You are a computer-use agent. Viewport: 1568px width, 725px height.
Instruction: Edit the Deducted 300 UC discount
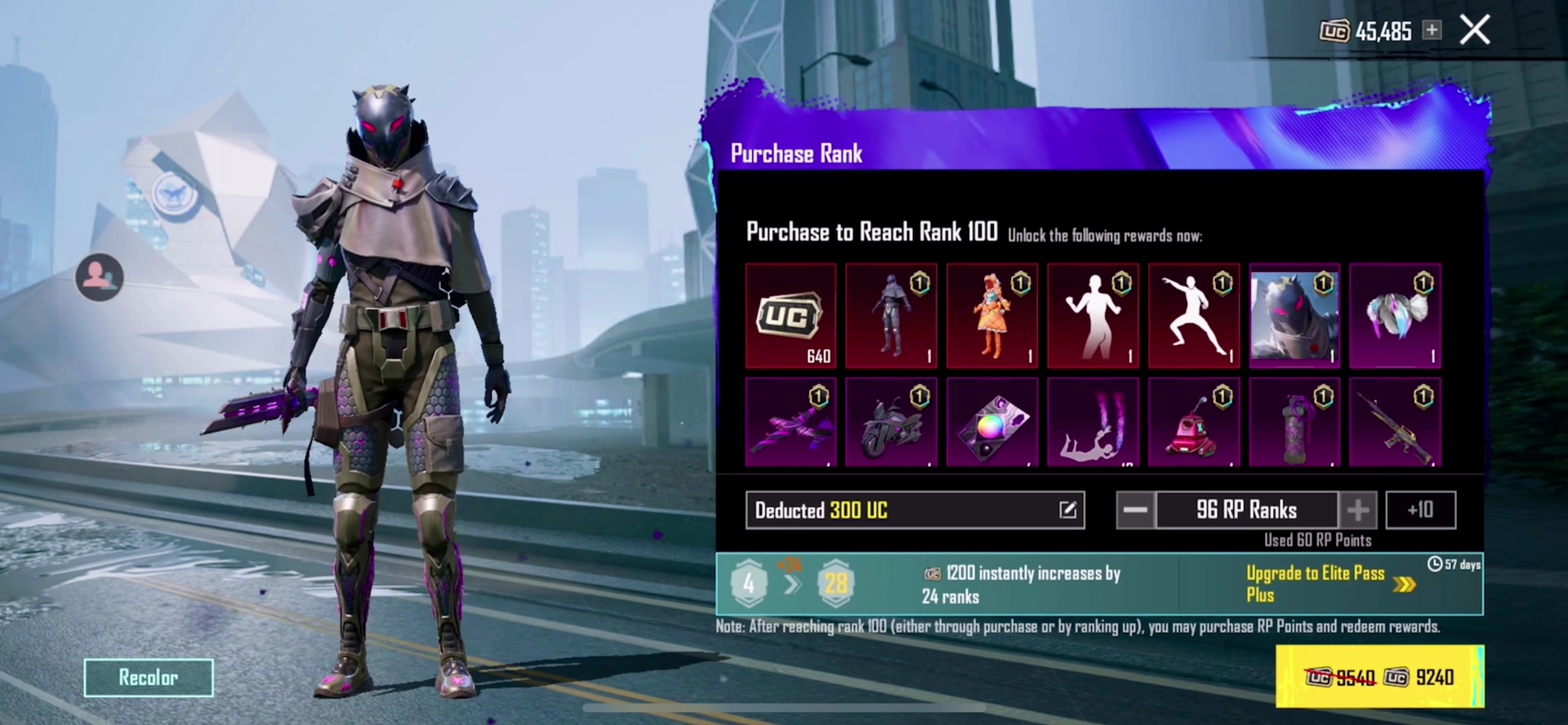click(1067, 510)
